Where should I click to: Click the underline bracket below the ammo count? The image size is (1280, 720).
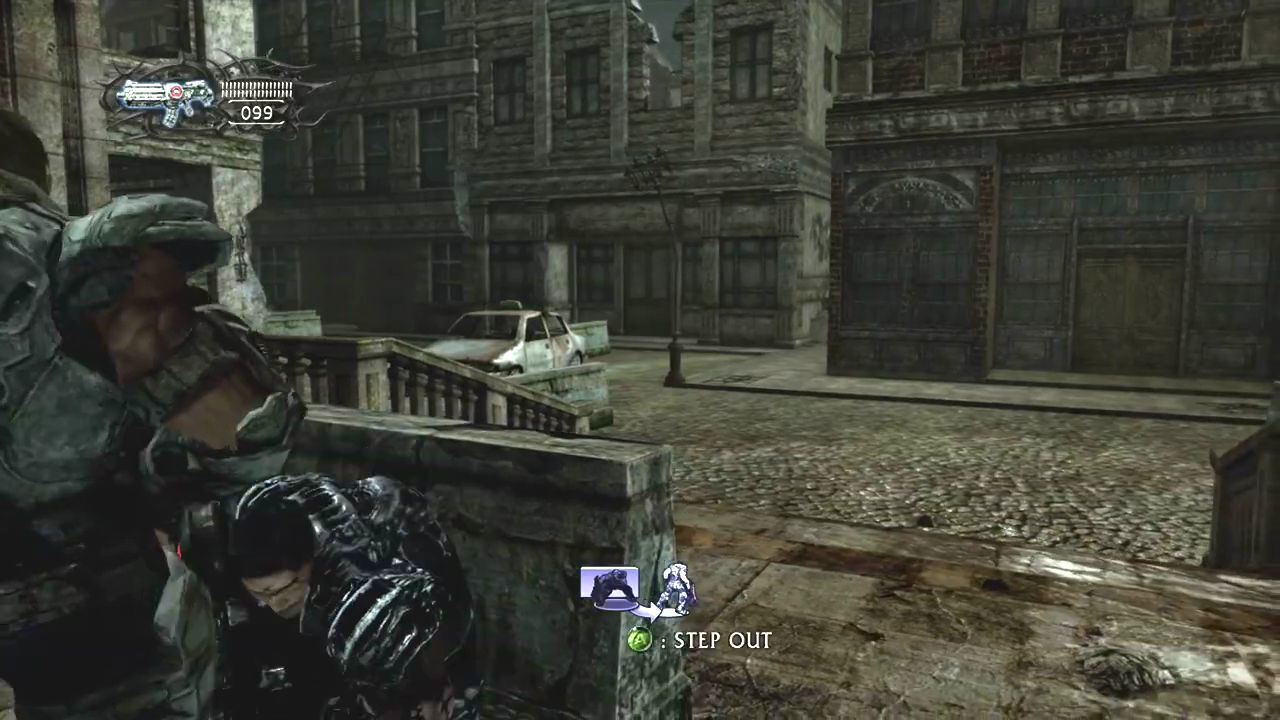click(257, 122)
